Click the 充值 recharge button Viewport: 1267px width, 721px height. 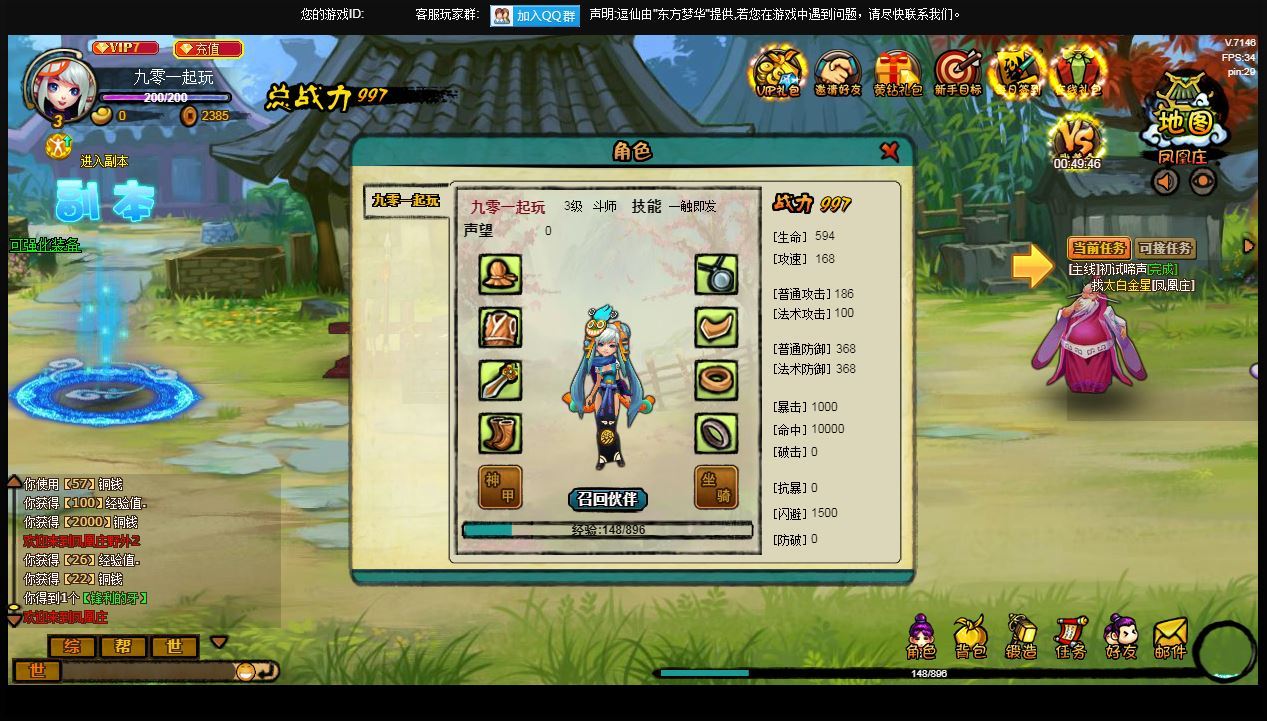(x=208, y=48)
